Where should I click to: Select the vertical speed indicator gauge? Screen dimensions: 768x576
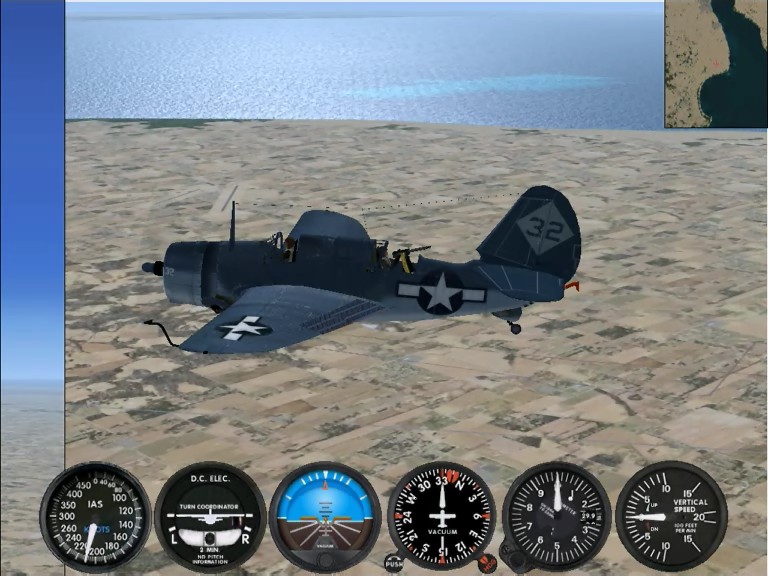tap(671, 515)
